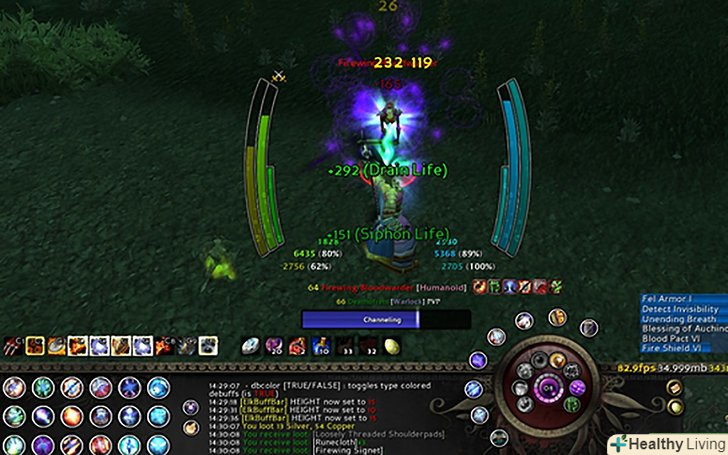This screenshot has height=455, width=728.
Task: Use the white gem item on the action bar
Action: pyautogui.click(x=251, y=345)
